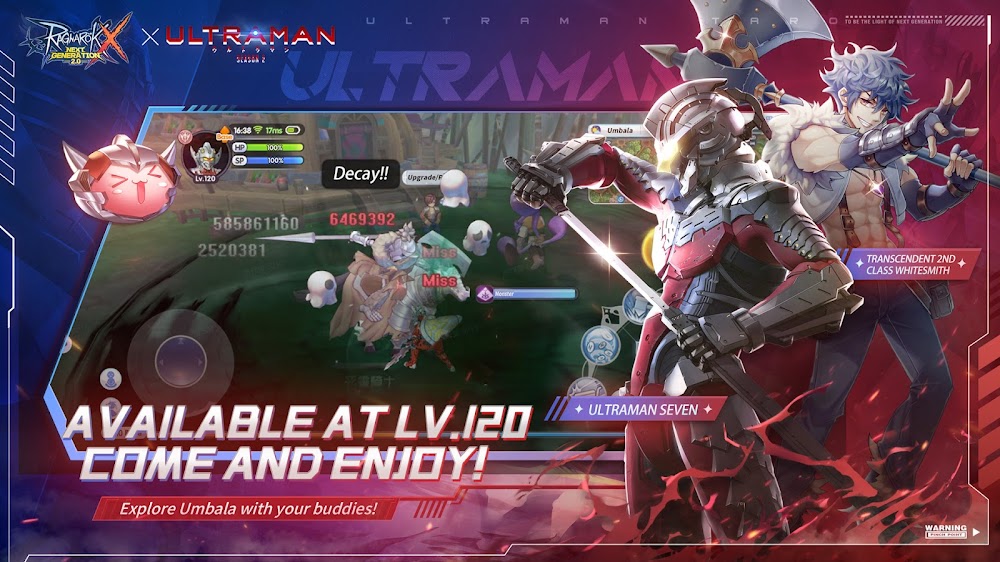Select the Monster target nameplate bar
1000x562 pixels.
(526, 293)
